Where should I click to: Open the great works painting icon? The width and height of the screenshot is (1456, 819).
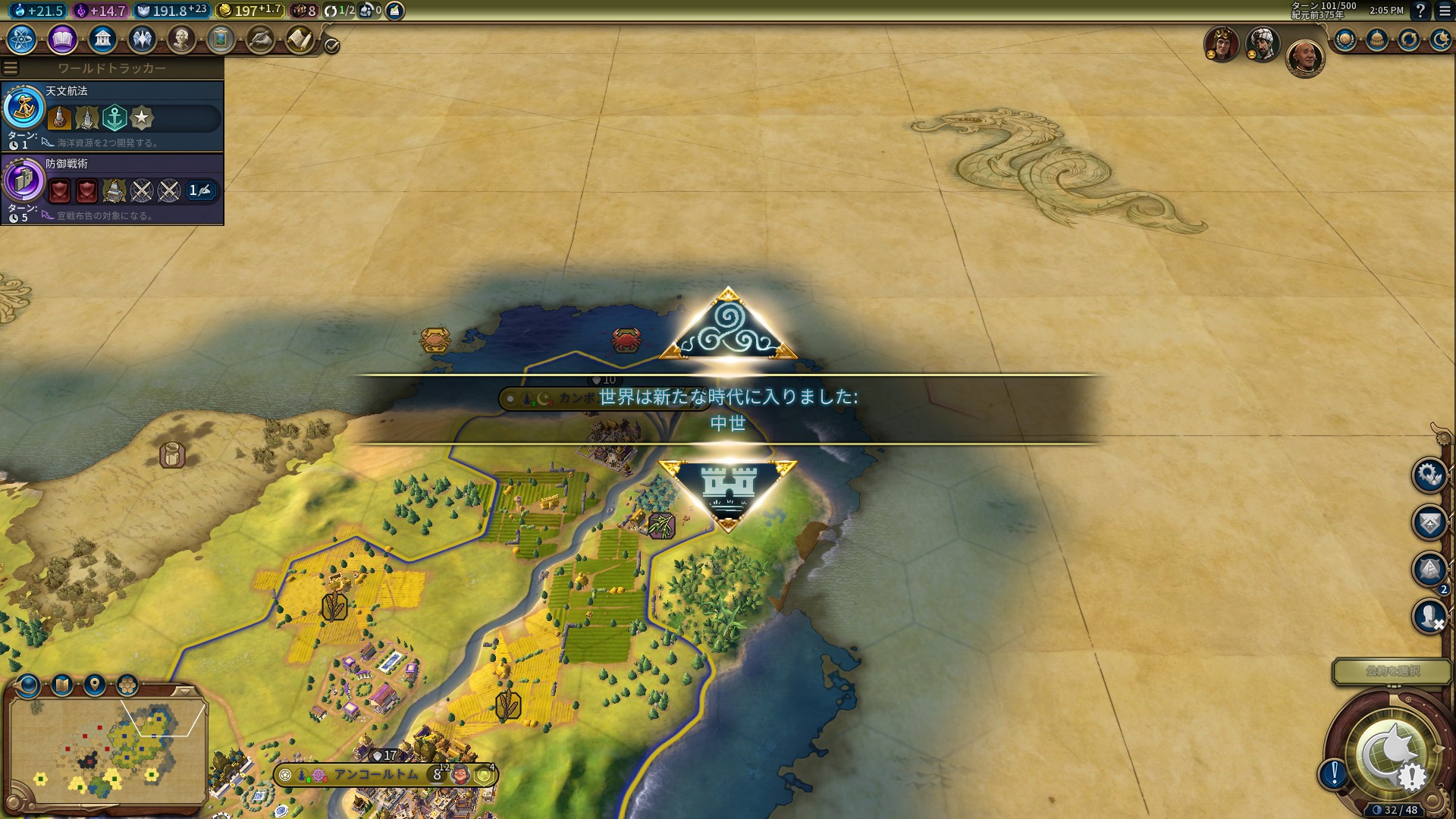pos(221,39)
